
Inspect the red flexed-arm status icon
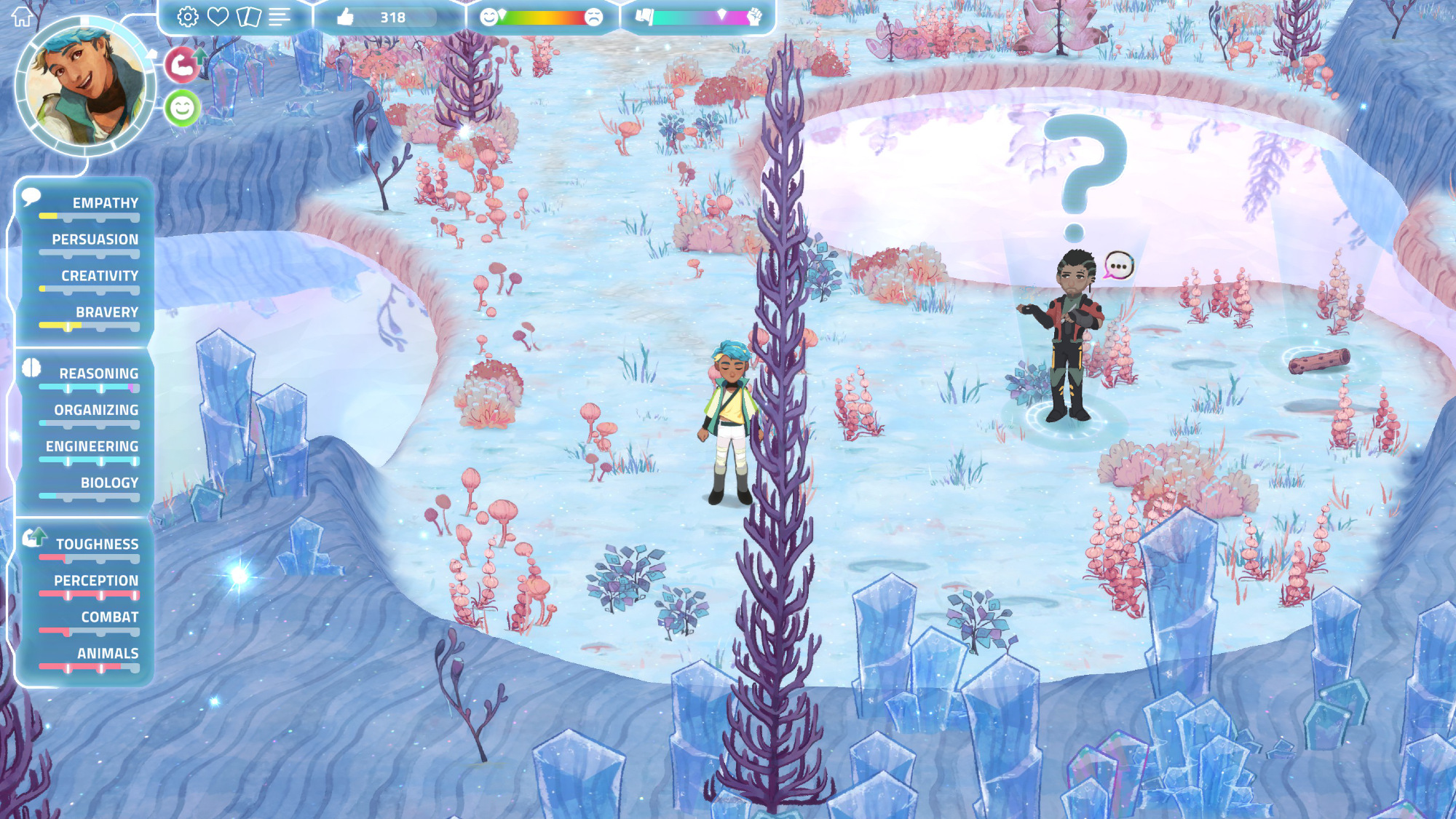coord(182,65)
